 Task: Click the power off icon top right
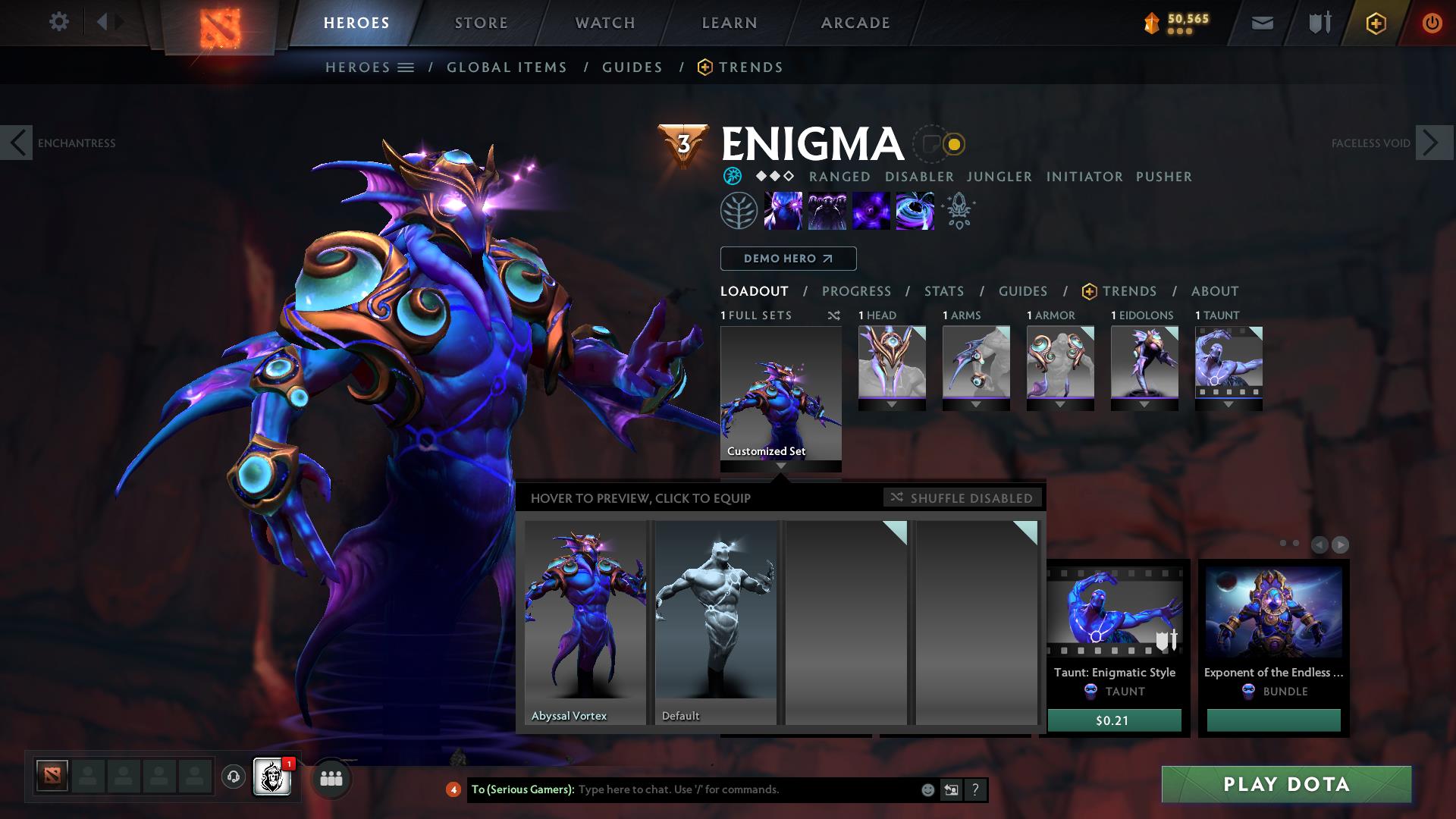(1432, 23)
